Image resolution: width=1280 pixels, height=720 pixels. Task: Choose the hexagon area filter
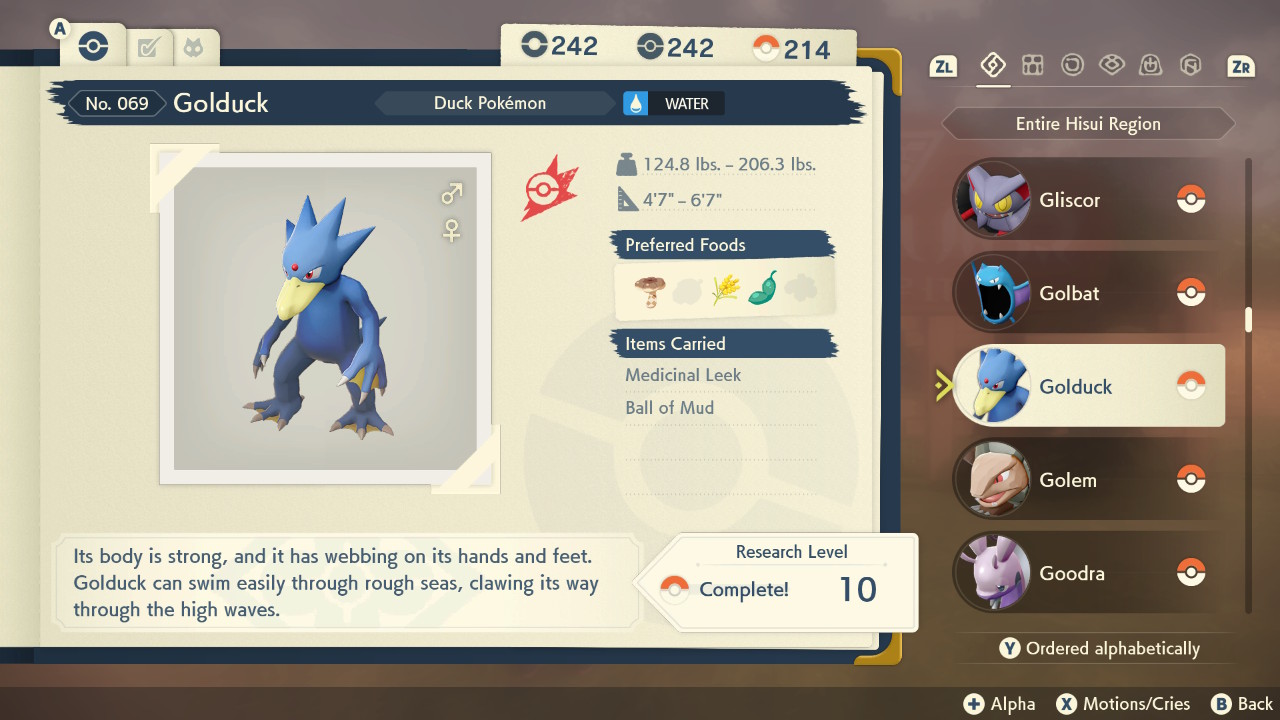1190,66
